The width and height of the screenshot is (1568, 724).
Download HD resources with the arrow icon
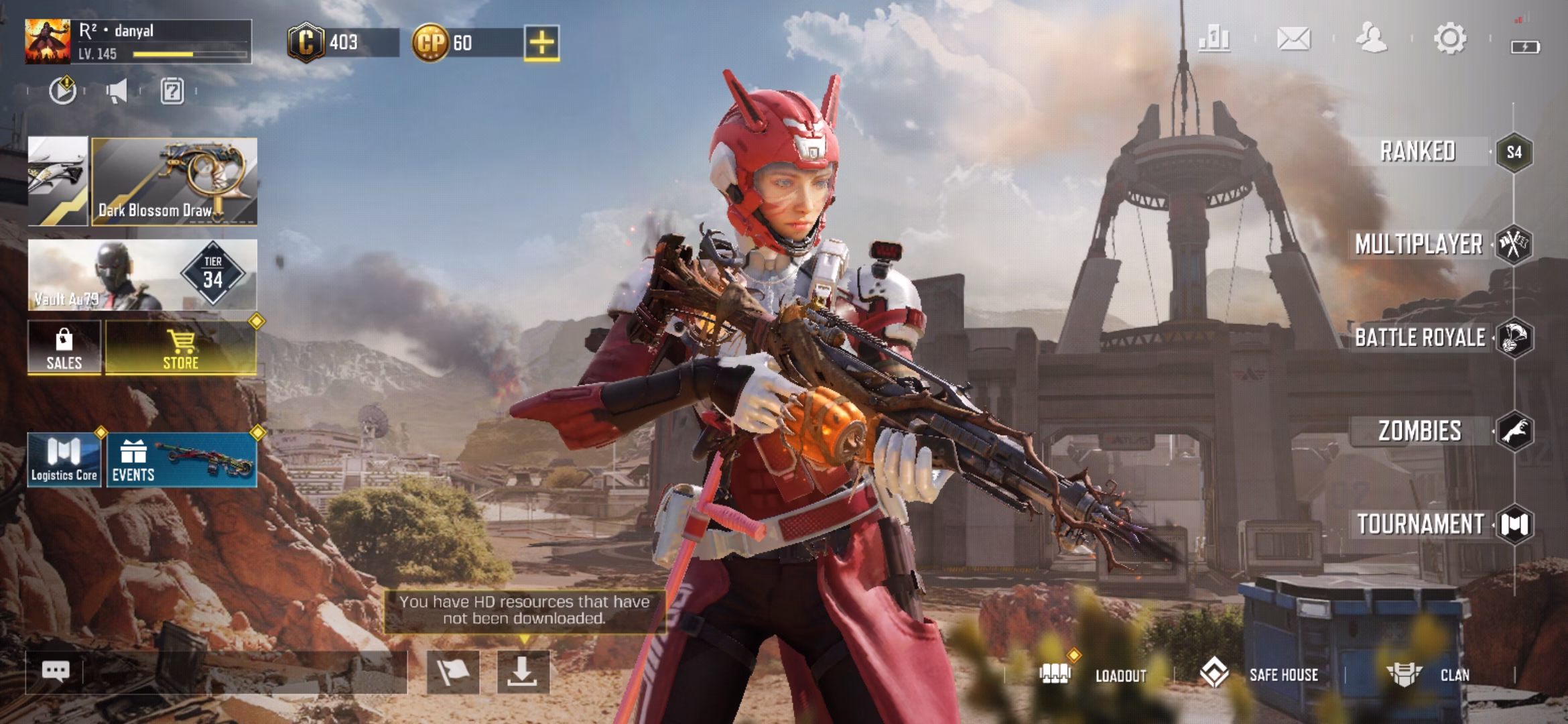click(x=523, y=672)
